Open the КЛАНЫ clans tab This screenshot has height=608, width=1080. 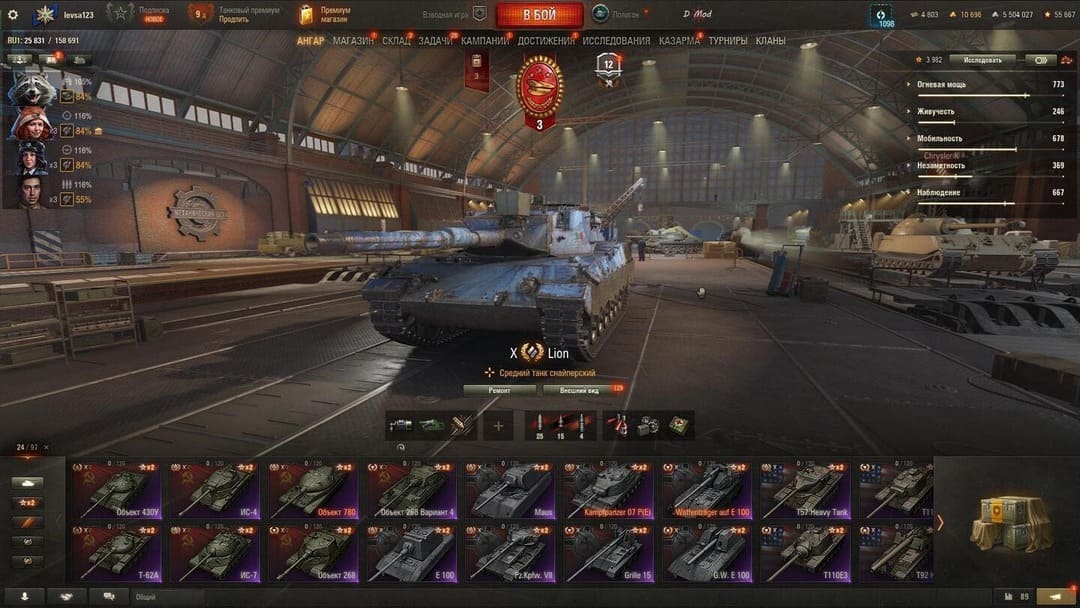pyautogui.click(x=770, y=41)
